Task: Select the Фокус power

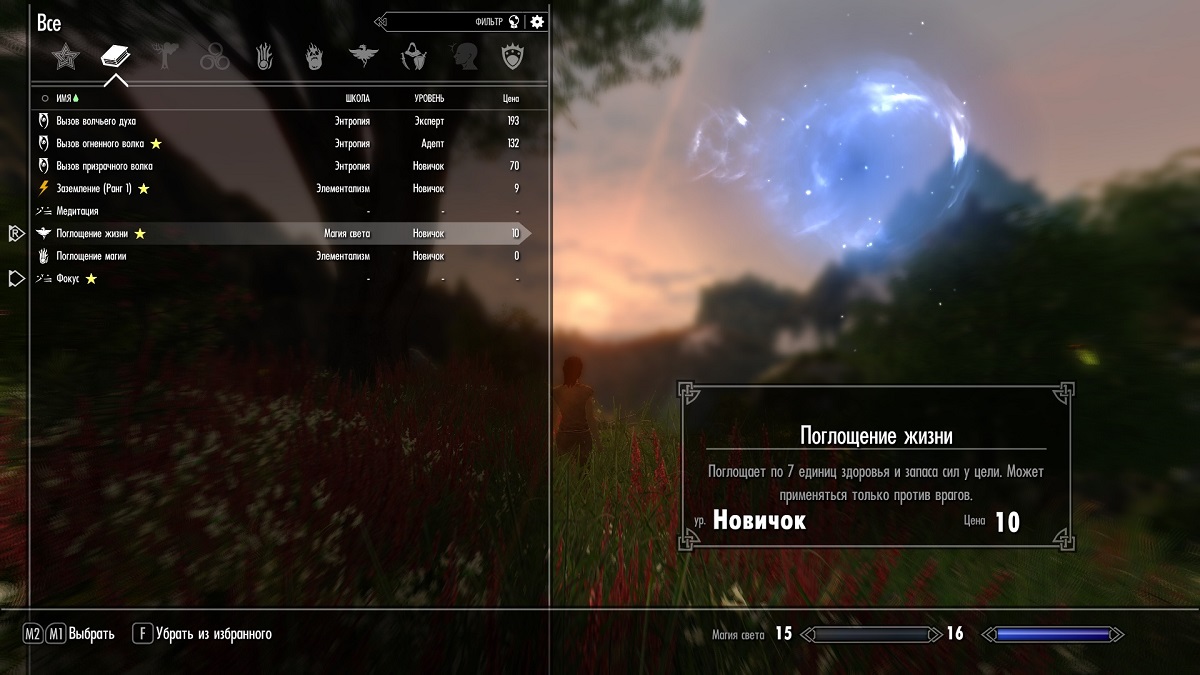Action: tap(69, 278)
